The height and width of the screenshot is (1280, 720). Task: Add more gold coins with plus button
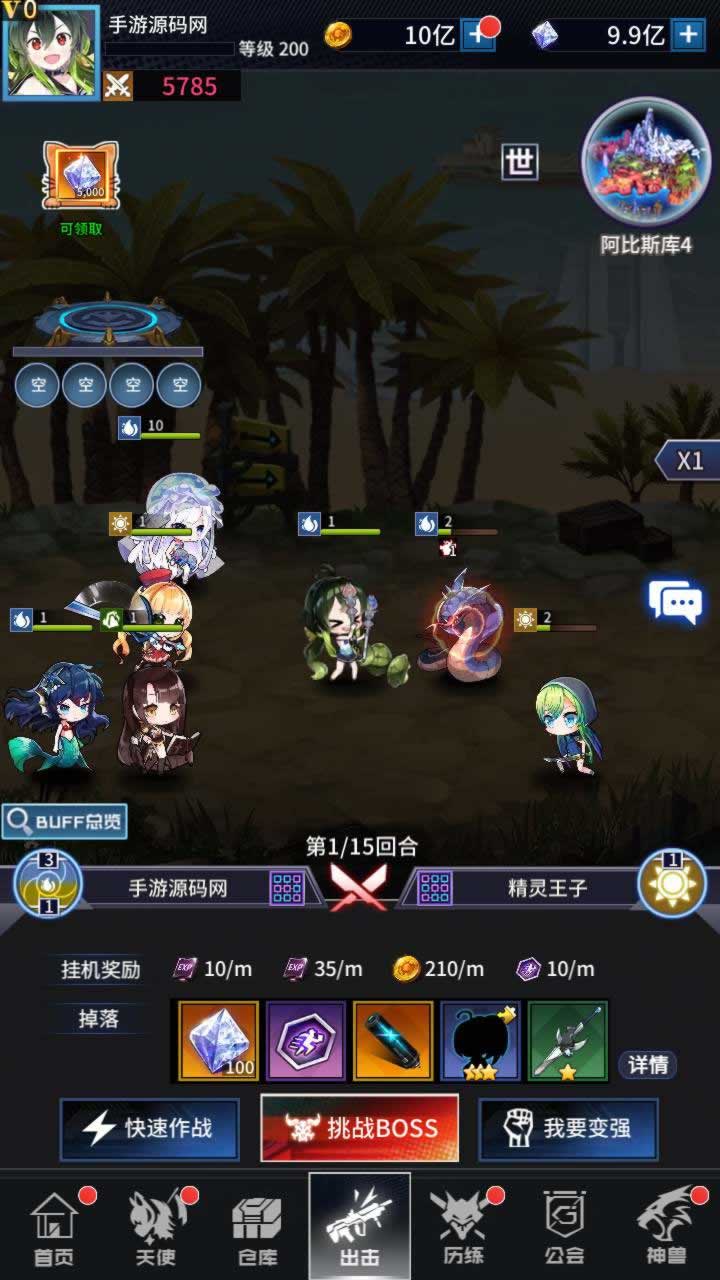479,36
